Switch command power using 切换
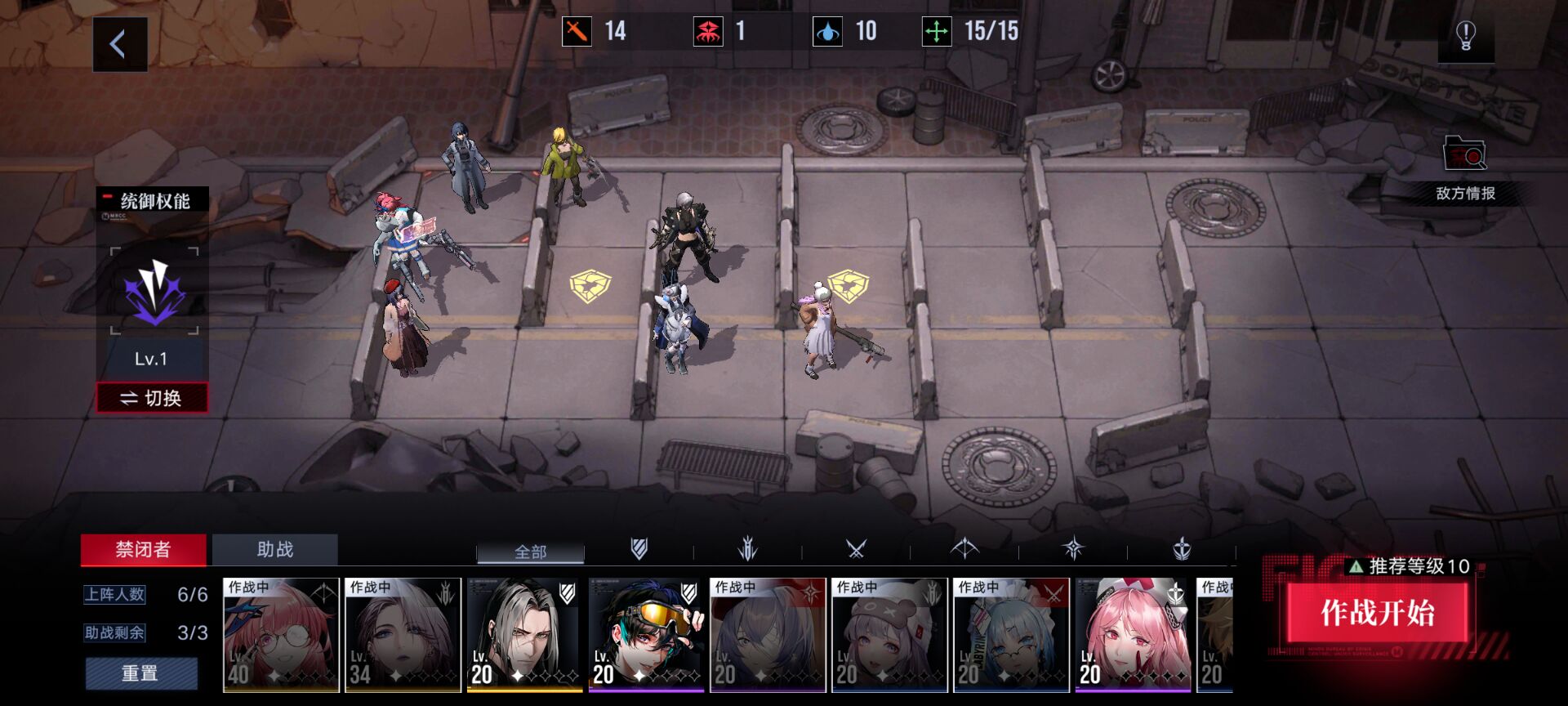Image resolution: width=1568 pixels, height=706 pixels. click(x=152, y=398)
